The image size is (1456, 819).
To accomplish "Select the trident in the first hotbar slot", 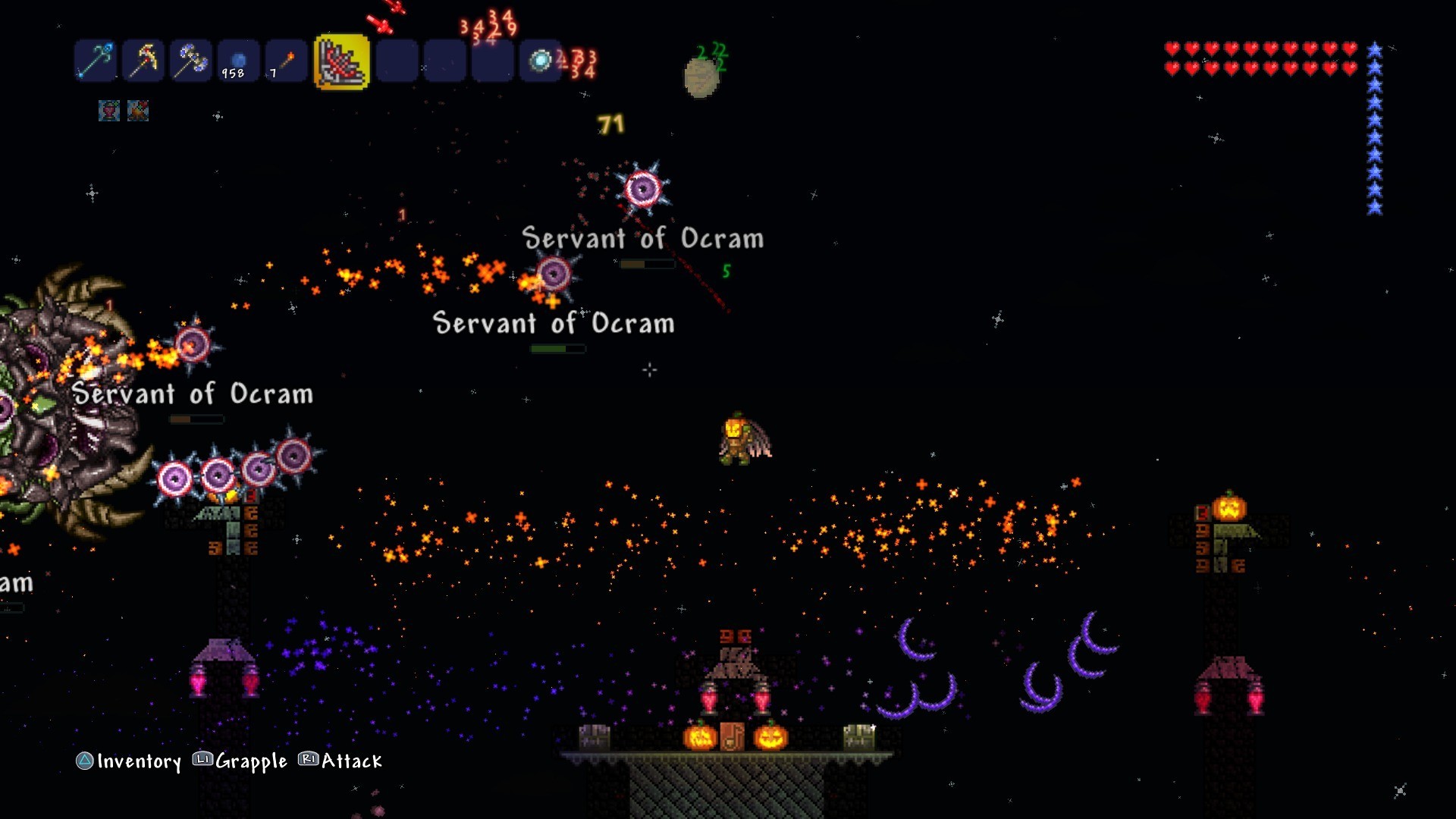I will pyautogui.click(x=95, y=61).
